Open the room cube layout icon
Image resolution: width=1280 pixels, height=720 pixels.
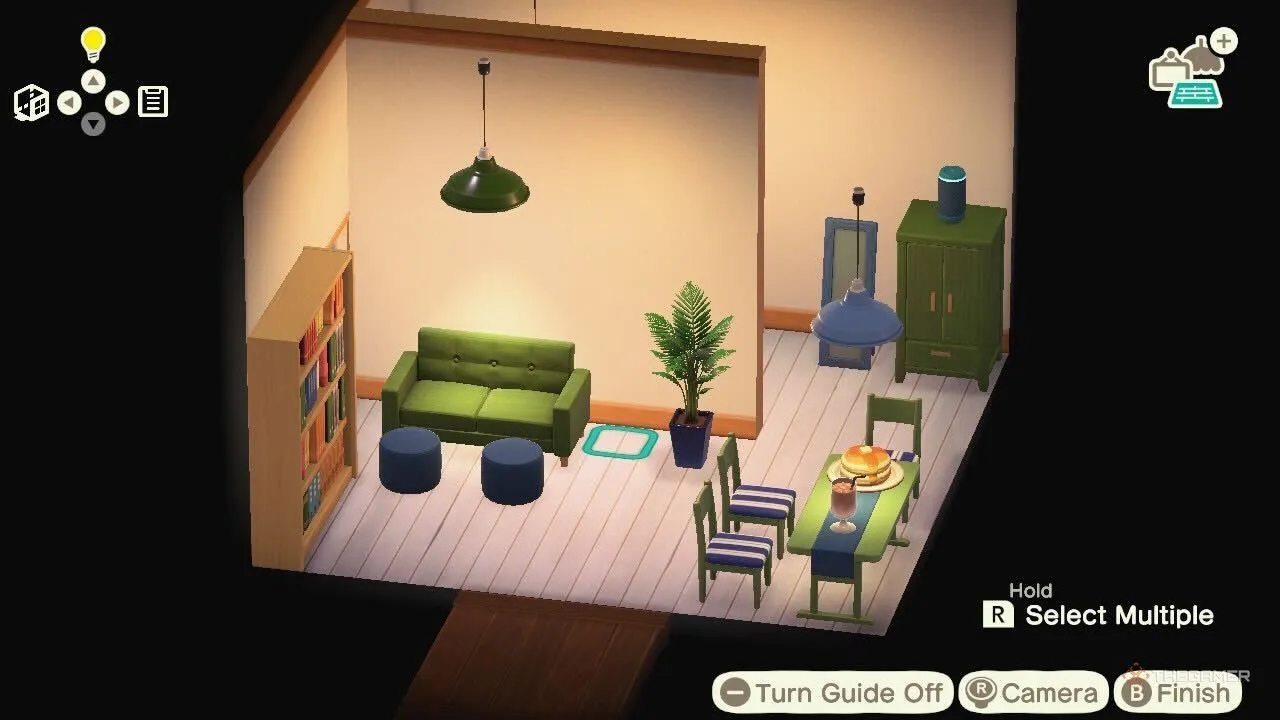31,103
